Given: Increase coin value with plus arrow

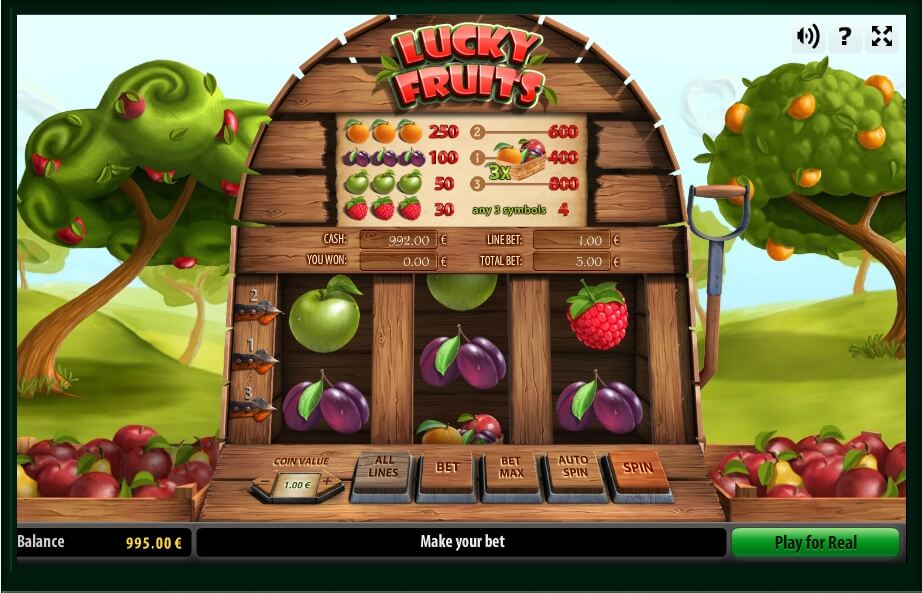Looking at the screenshot, I should click(327, 483).
